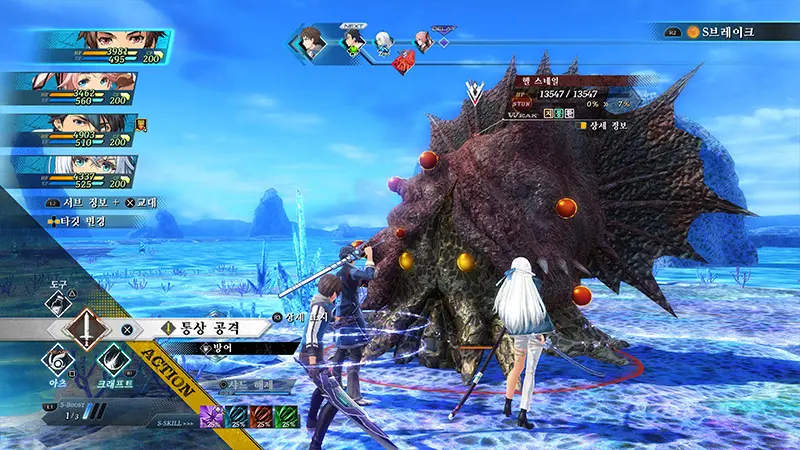Viewport: 800px width, 450px height.
Task: Open the 아츠 arts command
Action: coord(57,362)
